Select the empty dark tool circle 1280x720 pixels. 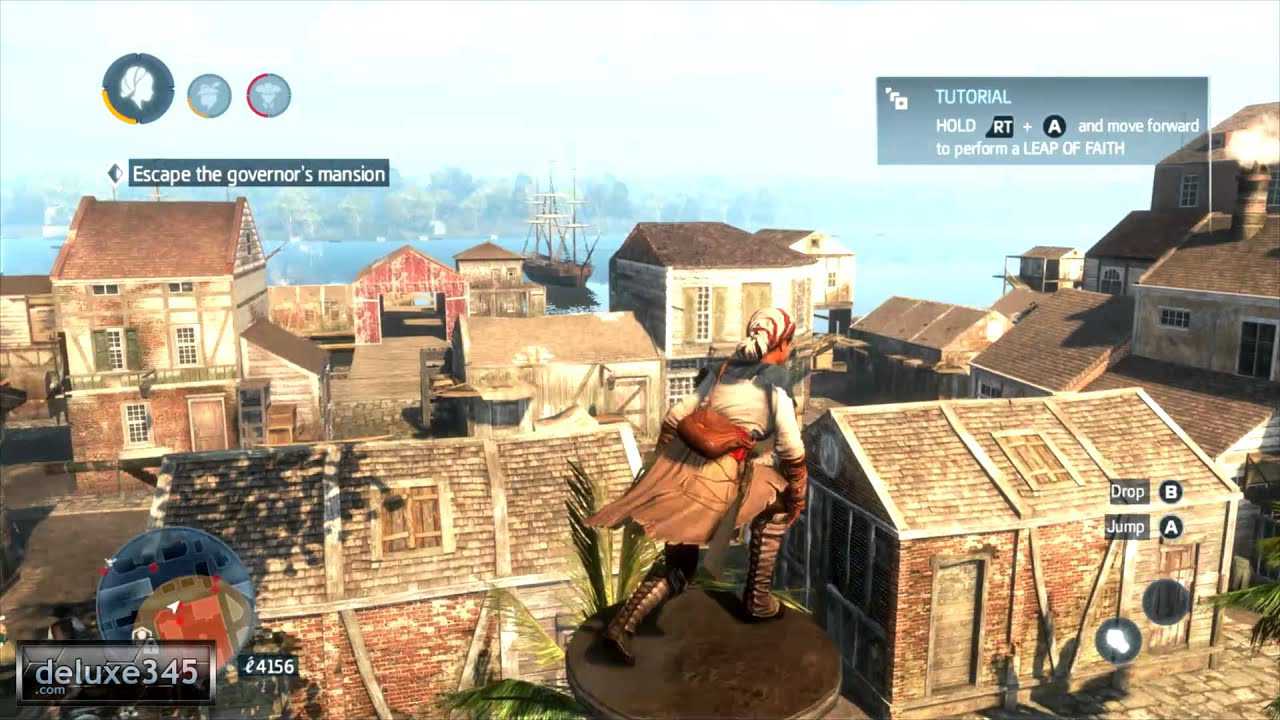click(1165, 601)
